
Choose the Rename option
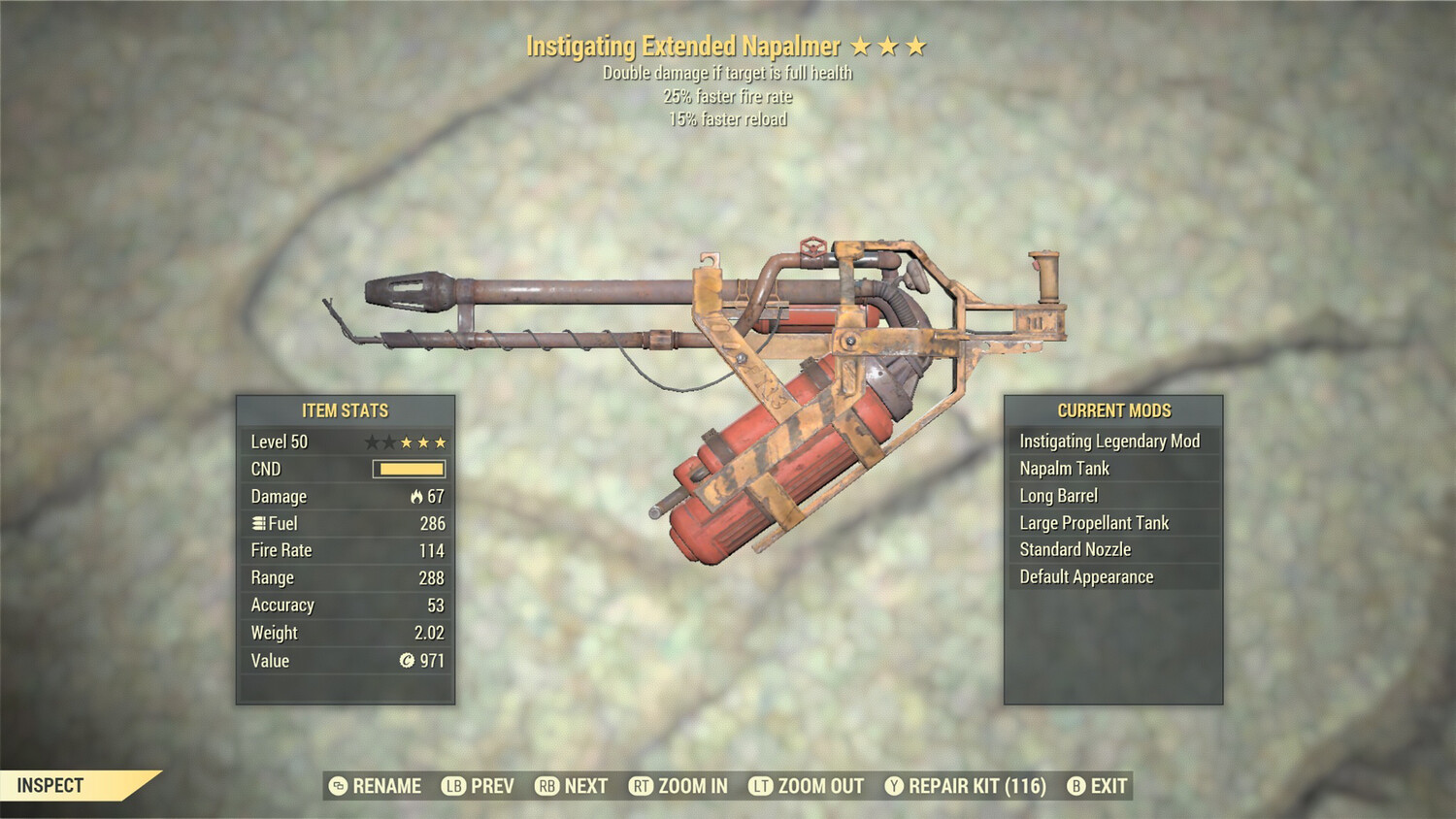click(376, 786)
